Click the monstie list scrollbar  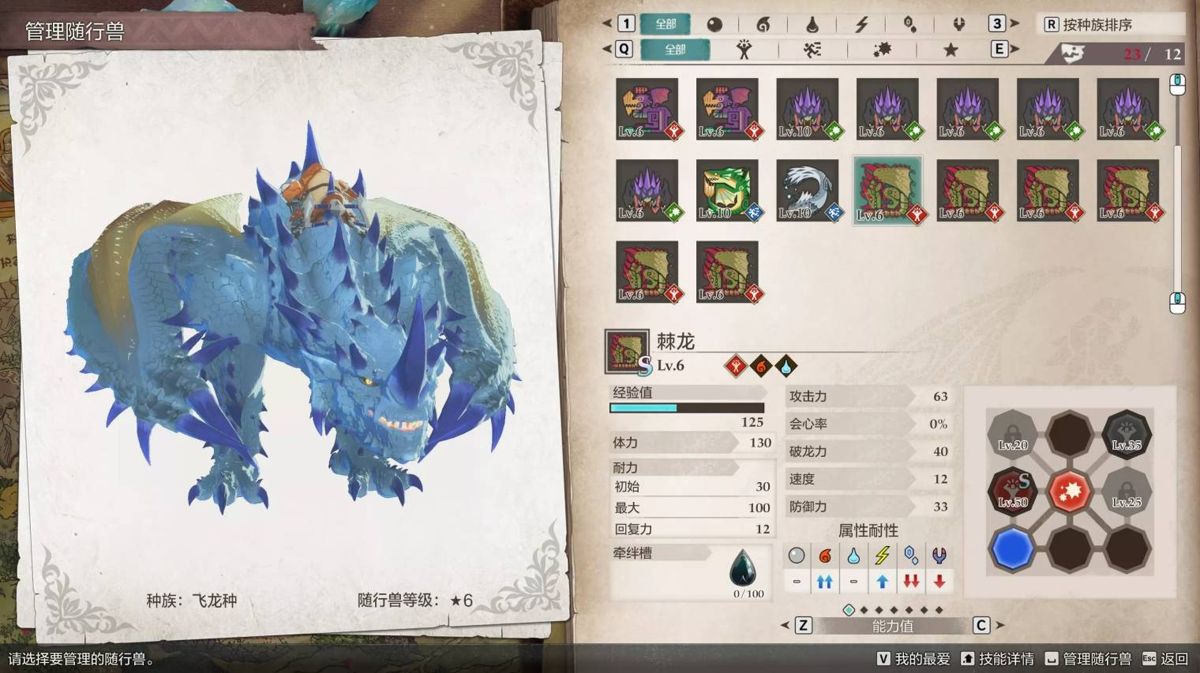point(1178,190)
